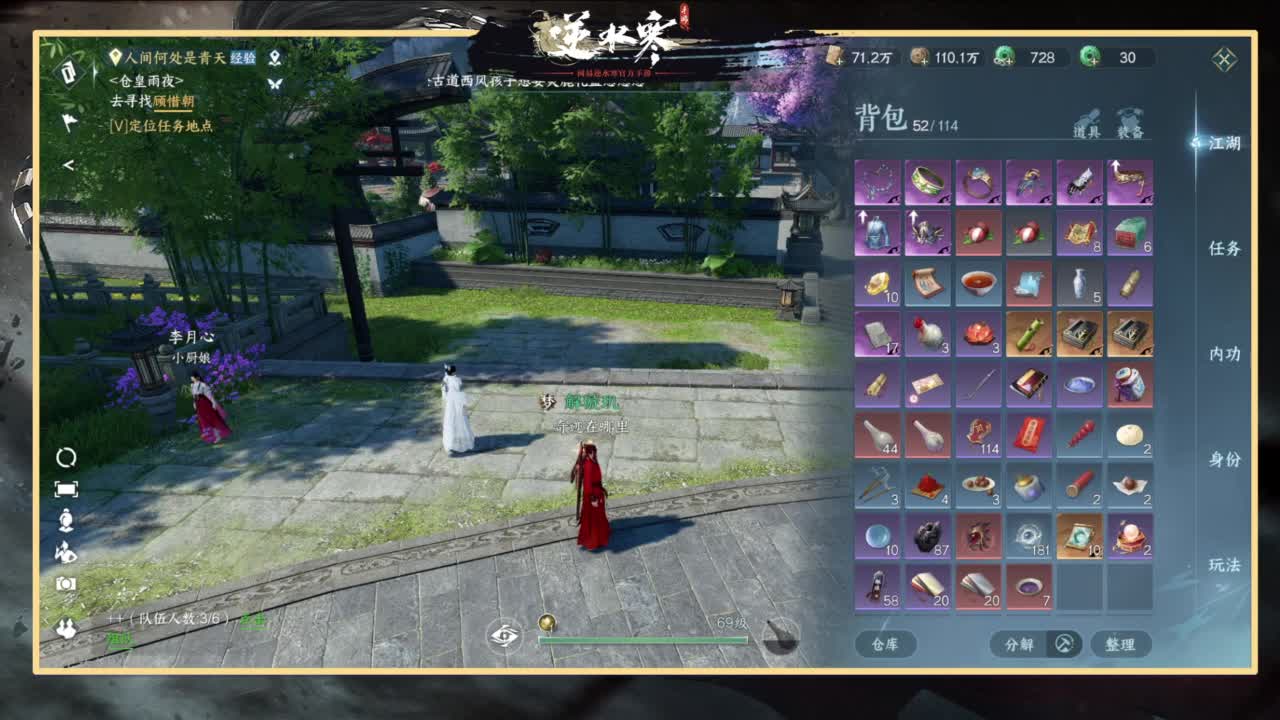Open the 任务 quests tab

click(x=1224, y=248)
